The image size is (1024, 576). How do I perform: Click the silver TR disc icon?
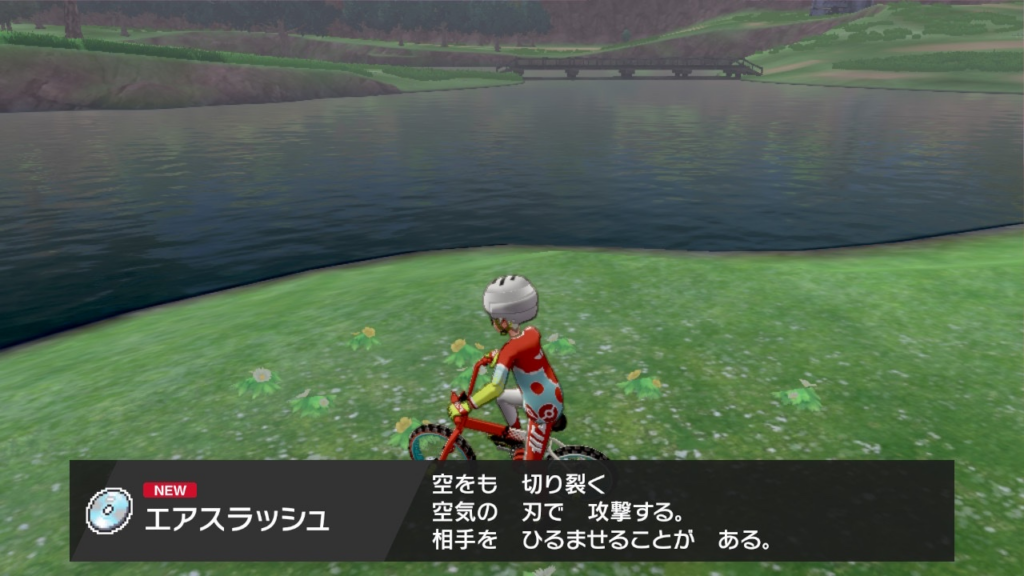[109, 510]
